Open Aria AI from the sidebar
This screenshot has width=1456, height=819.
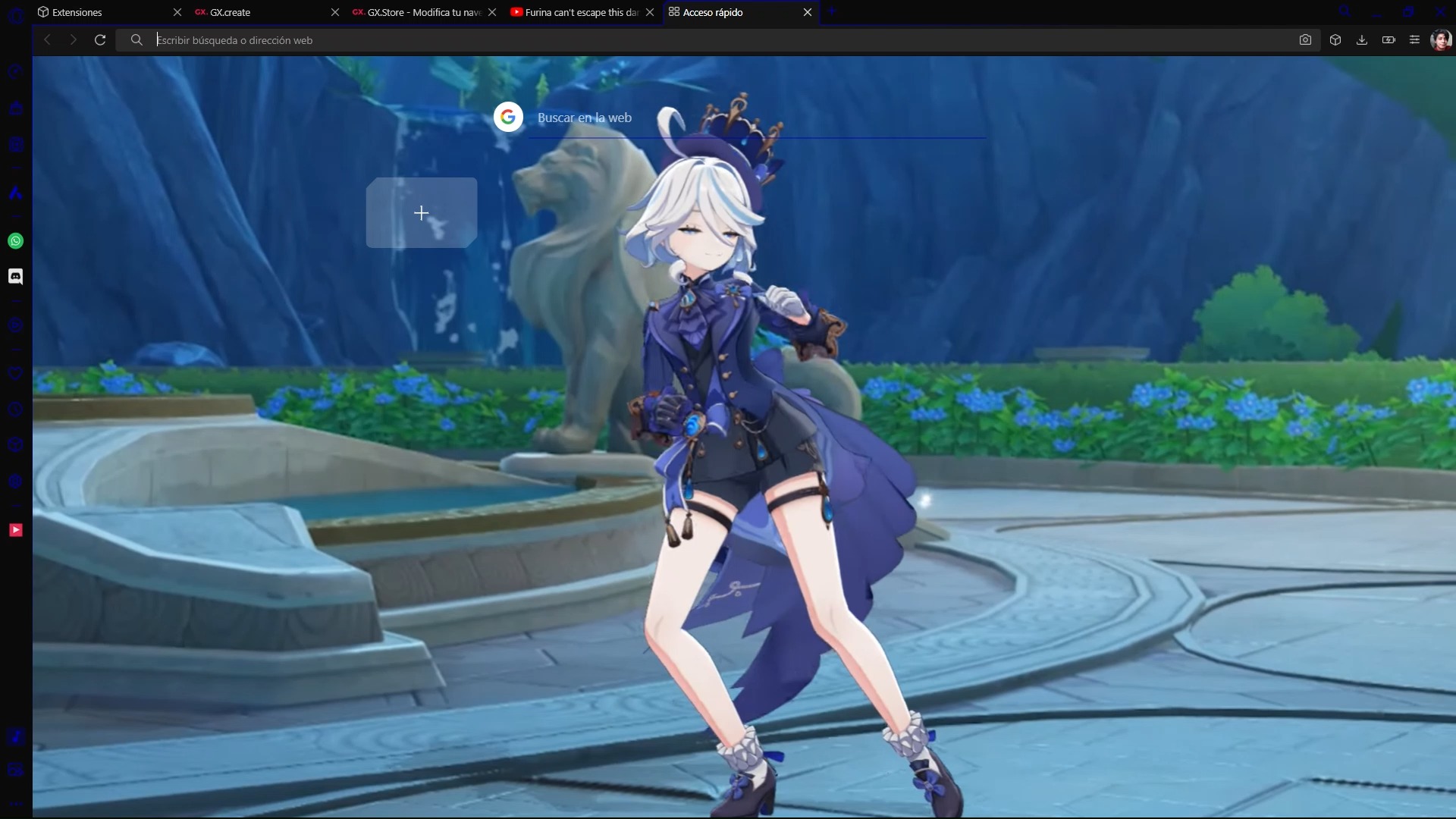(x=15, y=193)
